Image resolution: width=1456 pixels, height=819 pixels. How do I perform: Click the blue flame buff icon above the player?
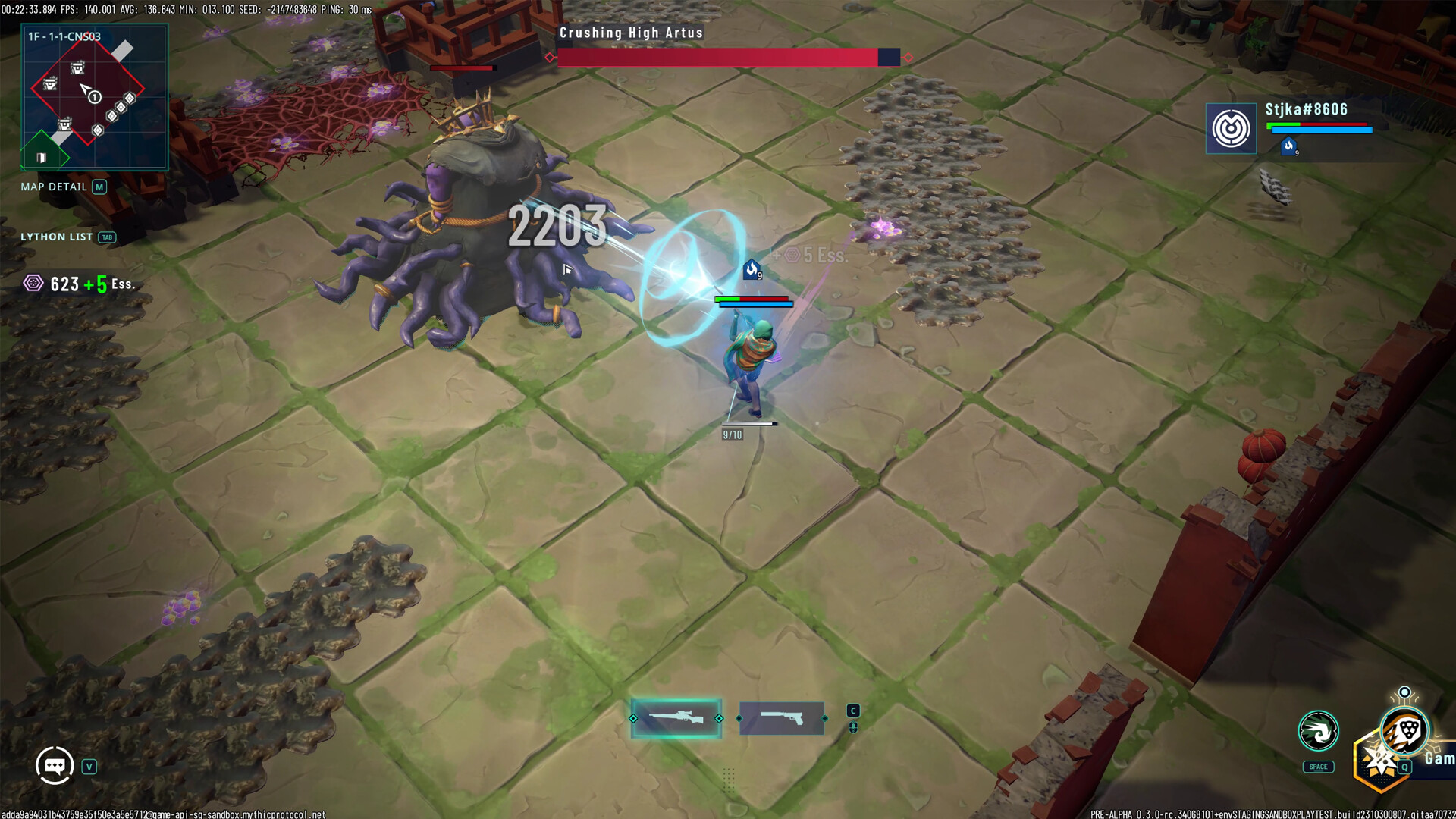tap(750, 270)
